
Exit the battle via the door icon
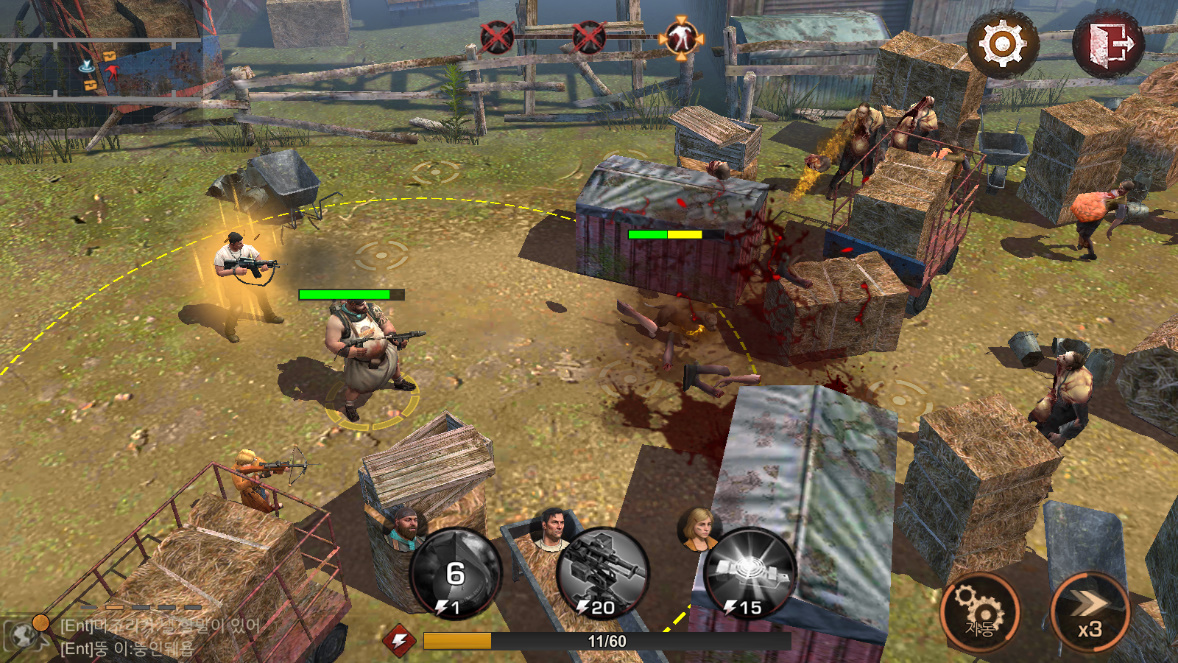[x=1108, y=44]
